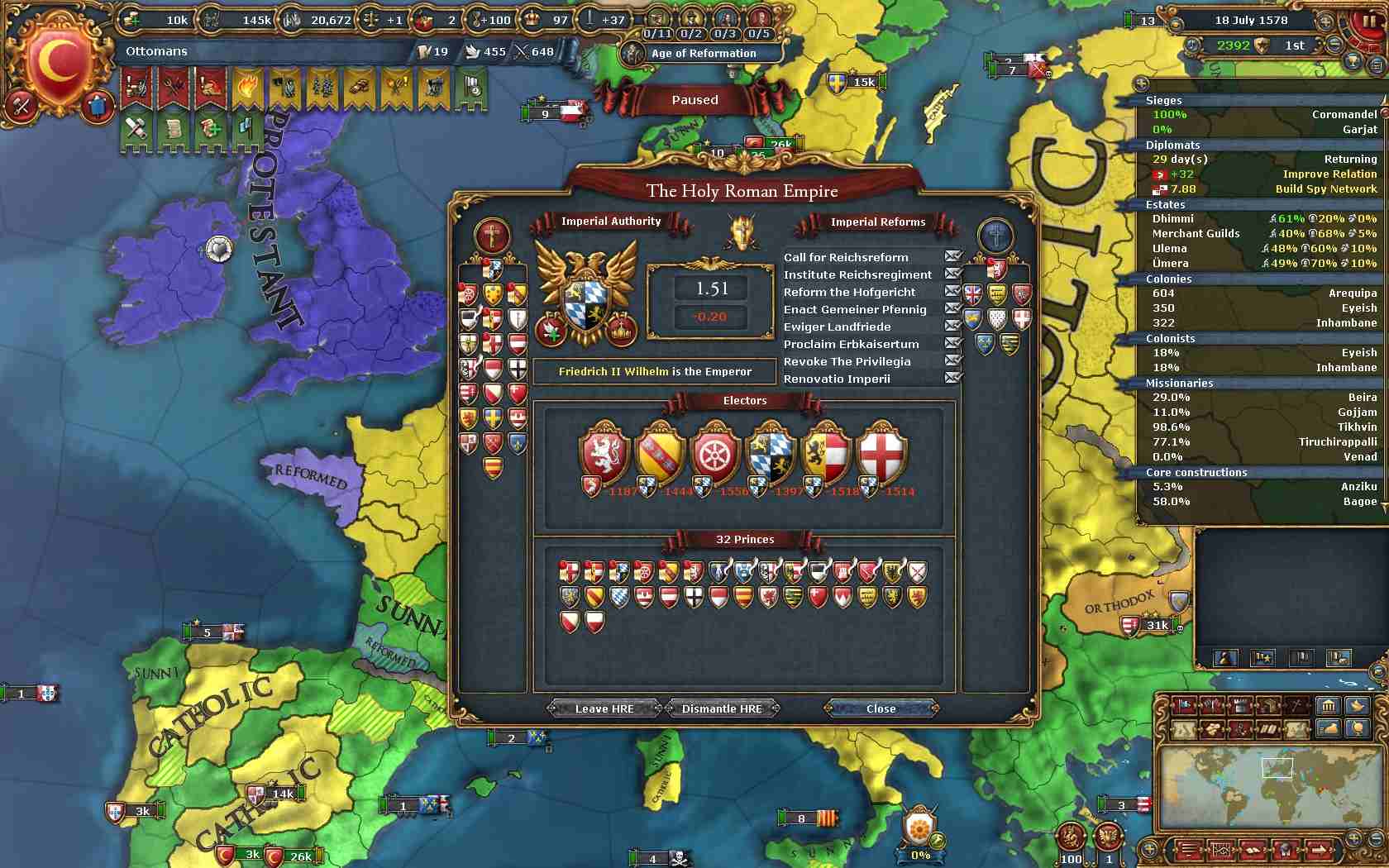
Task: Open the Age of Reformation banner
Action: [703, 53]
